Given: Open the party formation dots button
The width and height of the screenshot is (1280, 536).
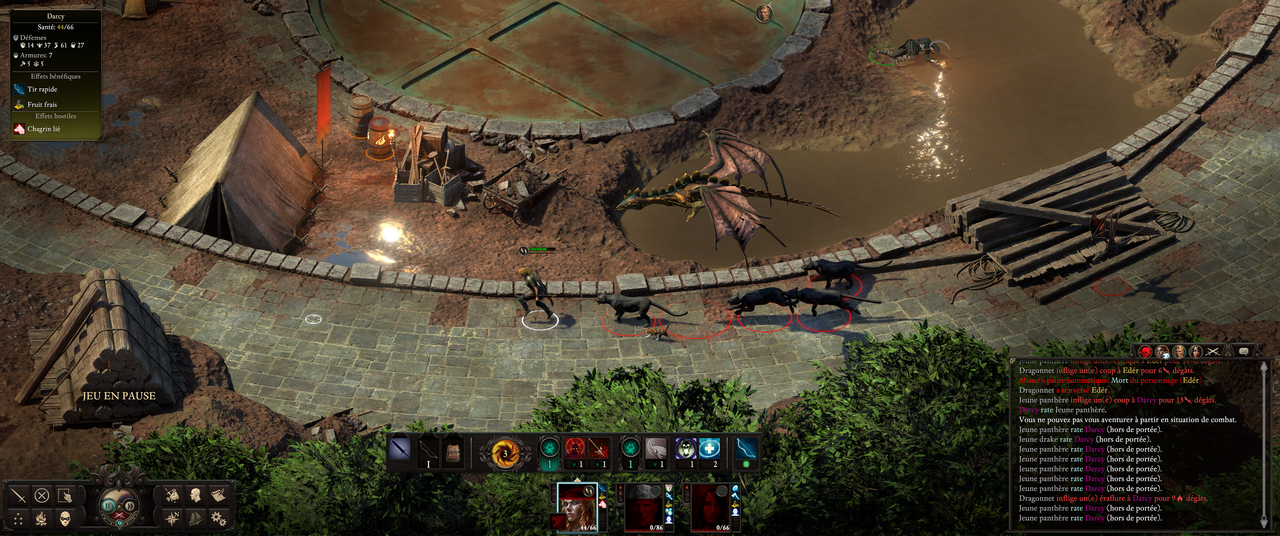Looking at the screenshot, I should click(x=18, y=518).
